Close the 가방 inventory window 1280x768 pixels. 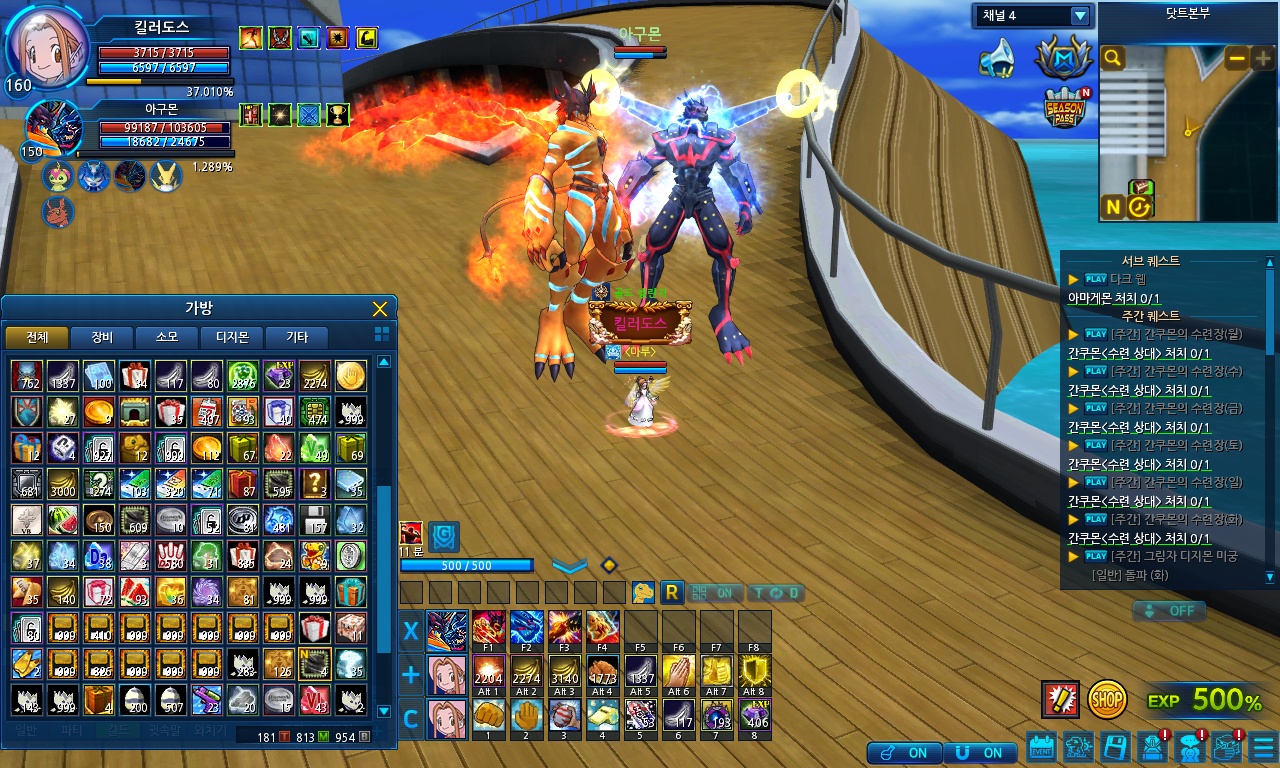point(380,309)
